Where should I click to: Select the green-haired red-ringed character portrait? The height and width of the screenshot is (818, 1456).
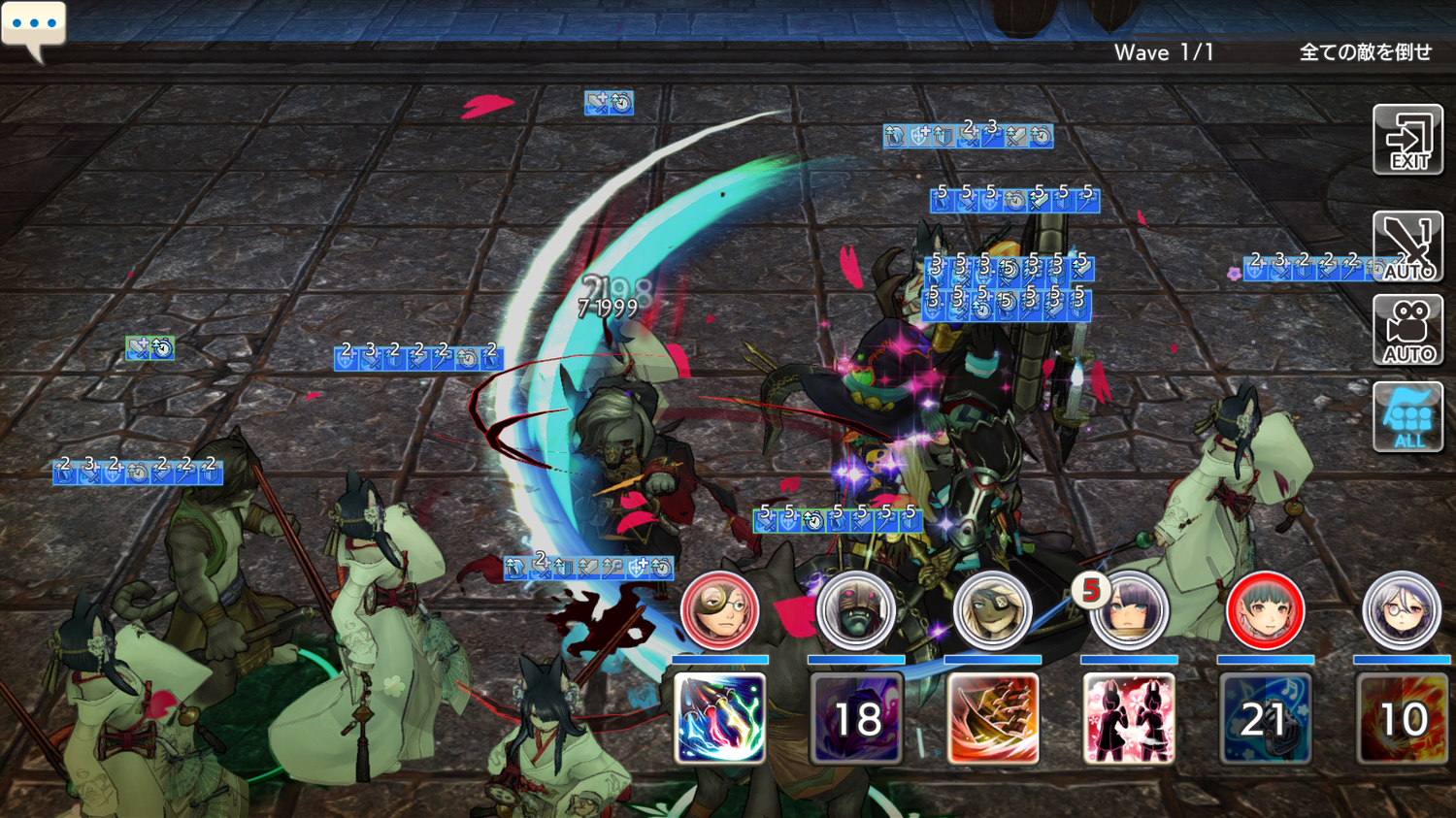1265,611
